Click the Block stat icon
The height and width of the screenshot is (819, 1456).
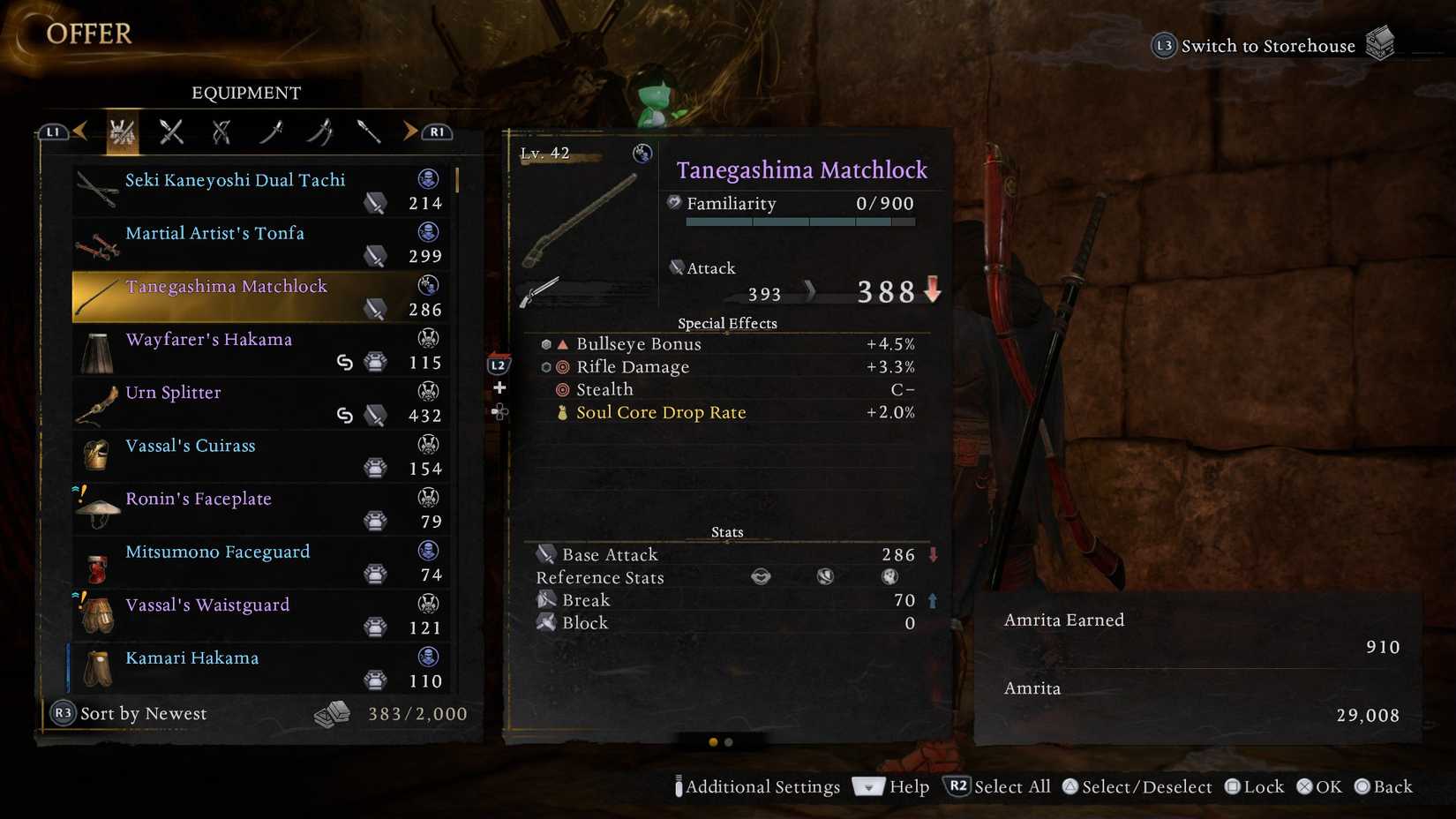coord(544,623)
